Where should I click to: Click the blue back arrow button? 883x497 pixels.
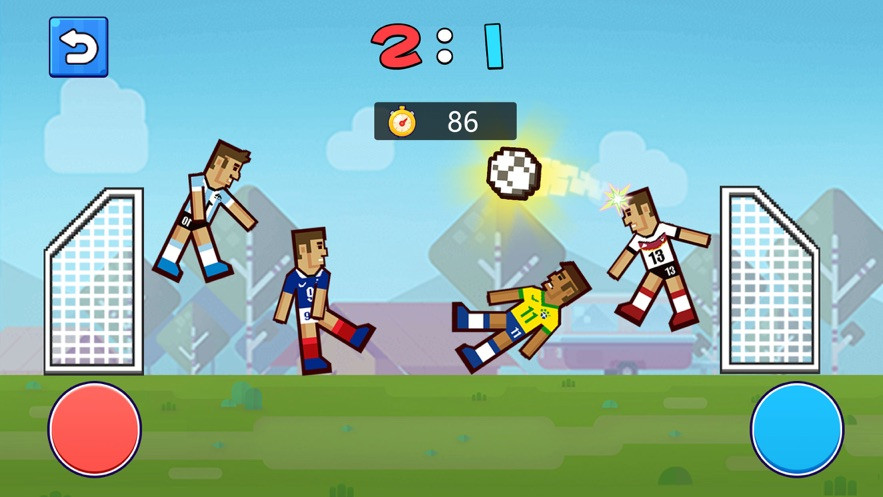coord(78,47)
